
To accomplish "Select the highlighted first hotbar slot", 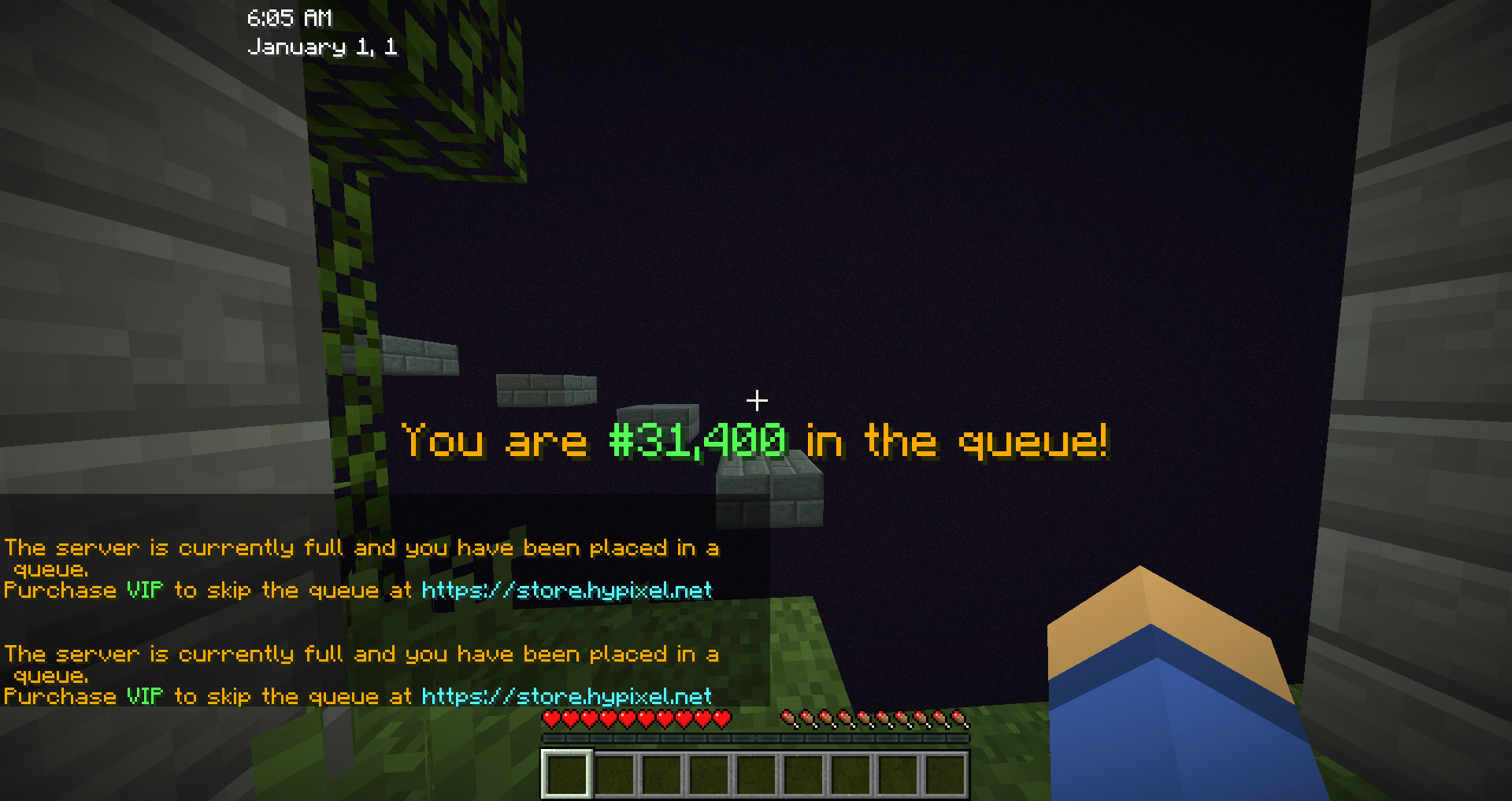I will click(565, 776).
